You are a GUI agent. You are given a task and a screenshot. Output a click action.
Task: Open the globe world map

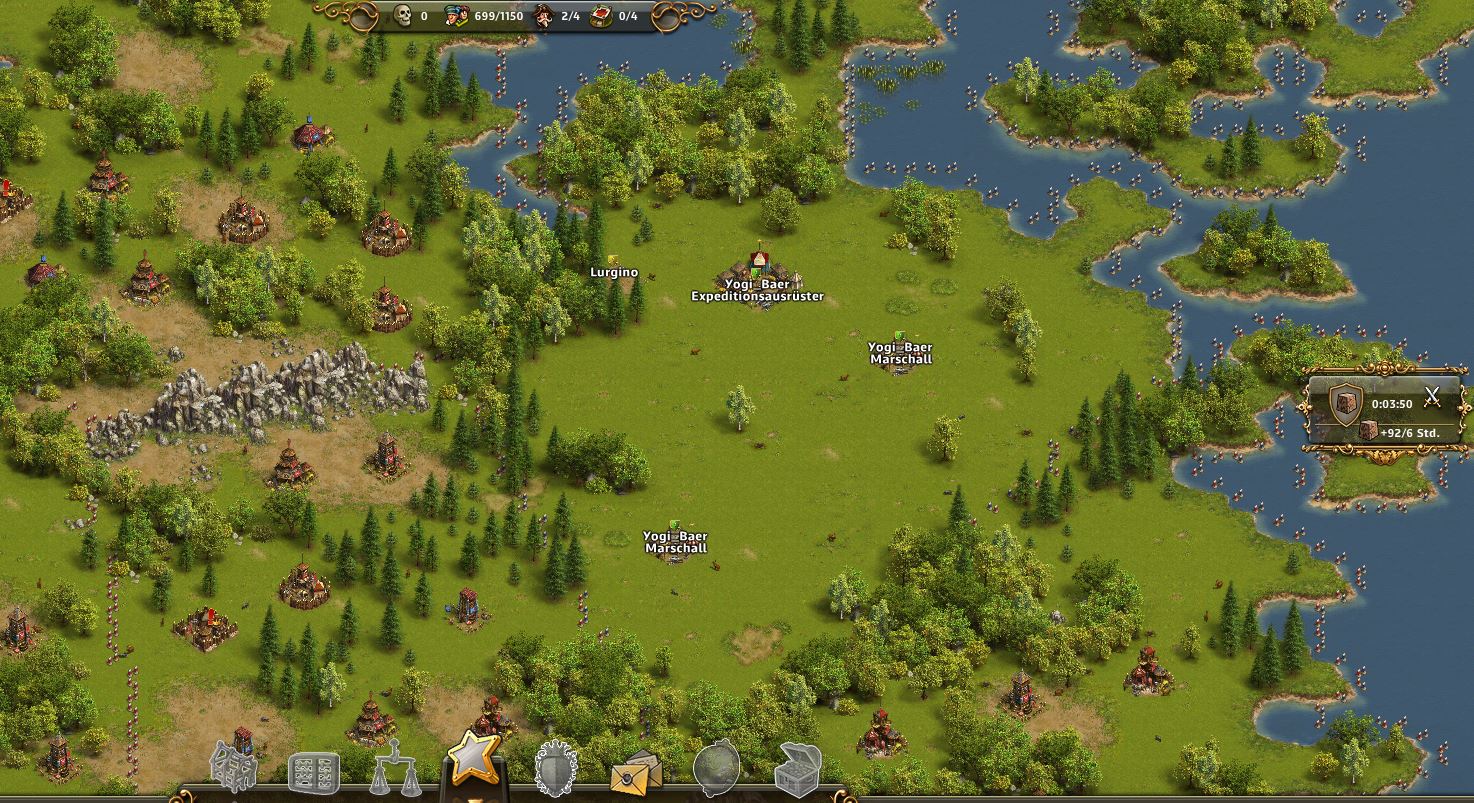tap(717, 768)
